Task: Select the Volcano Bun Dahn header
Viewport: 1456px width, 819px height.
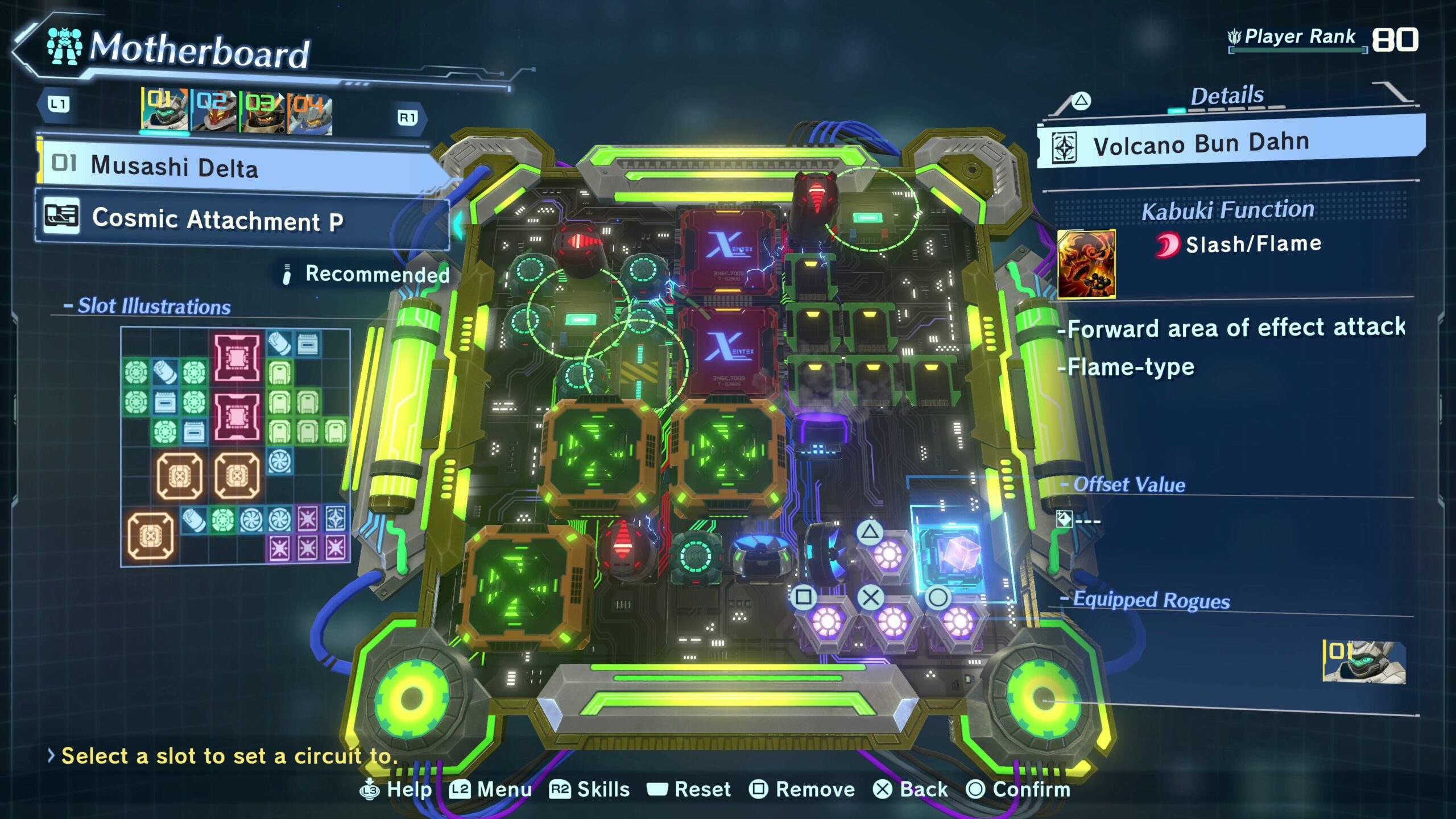Action: click(1228, 143)
